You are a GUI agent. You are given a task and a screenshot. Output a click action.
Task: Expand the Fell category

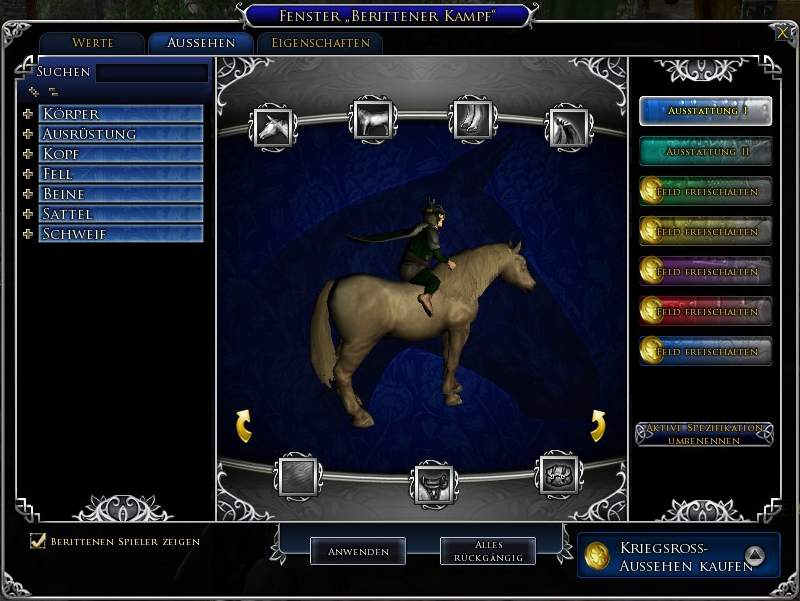28,174
